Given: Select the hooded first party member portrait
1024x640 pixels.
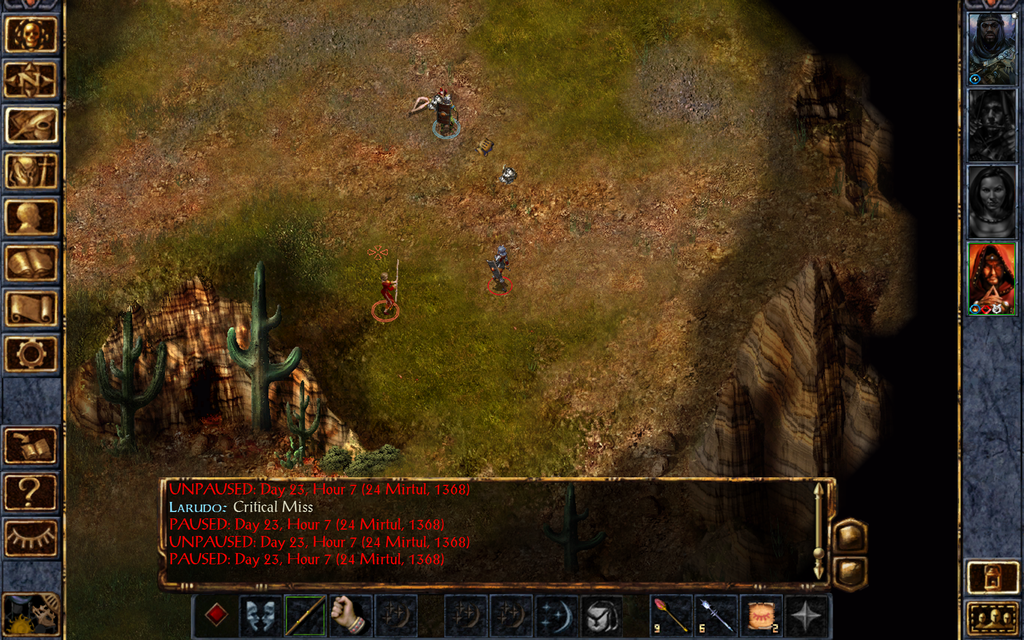Looking at the screenshot, I should pos(991,48).
